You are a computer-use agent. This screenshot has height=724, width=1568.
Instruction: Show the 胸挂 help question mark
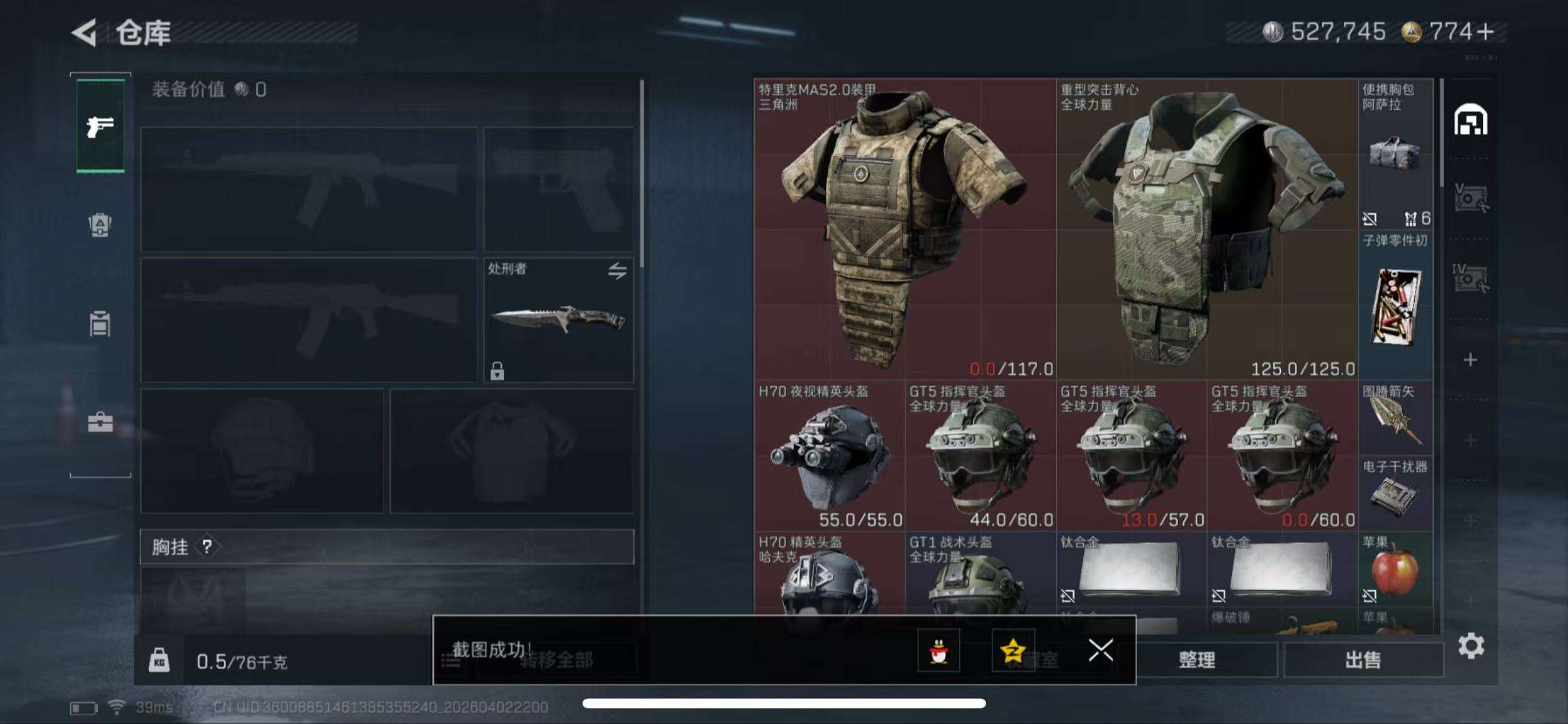pos(207,547)
